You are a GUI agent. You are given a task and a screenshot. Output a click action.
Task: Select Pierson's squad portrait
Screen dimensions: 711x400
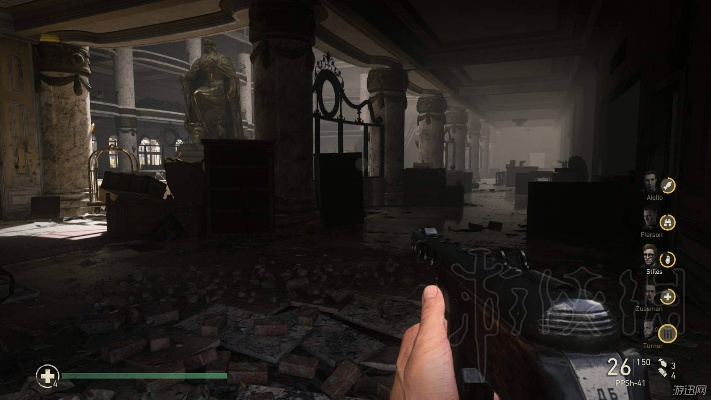(x=651, y=220)
